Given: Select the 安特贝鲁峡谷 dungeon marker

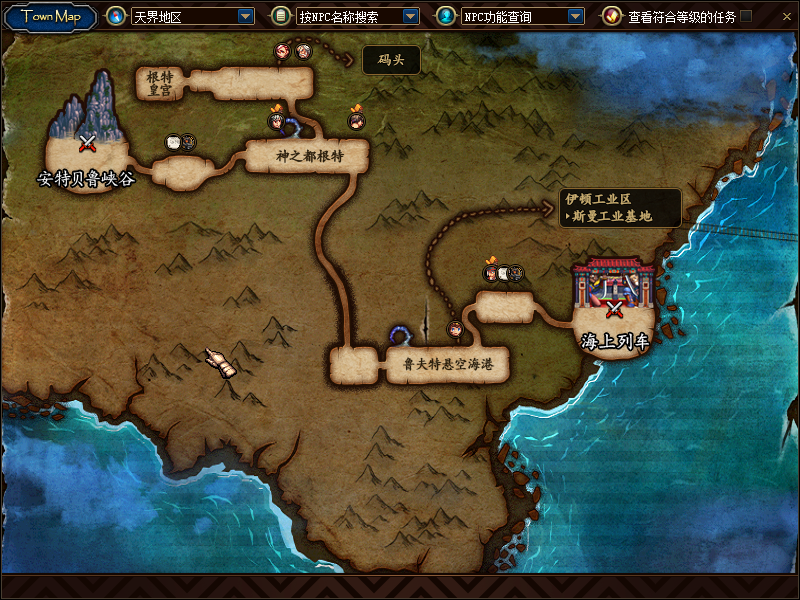Looking at the screenshot, I should pyautogui.click(x=87, y=143).
